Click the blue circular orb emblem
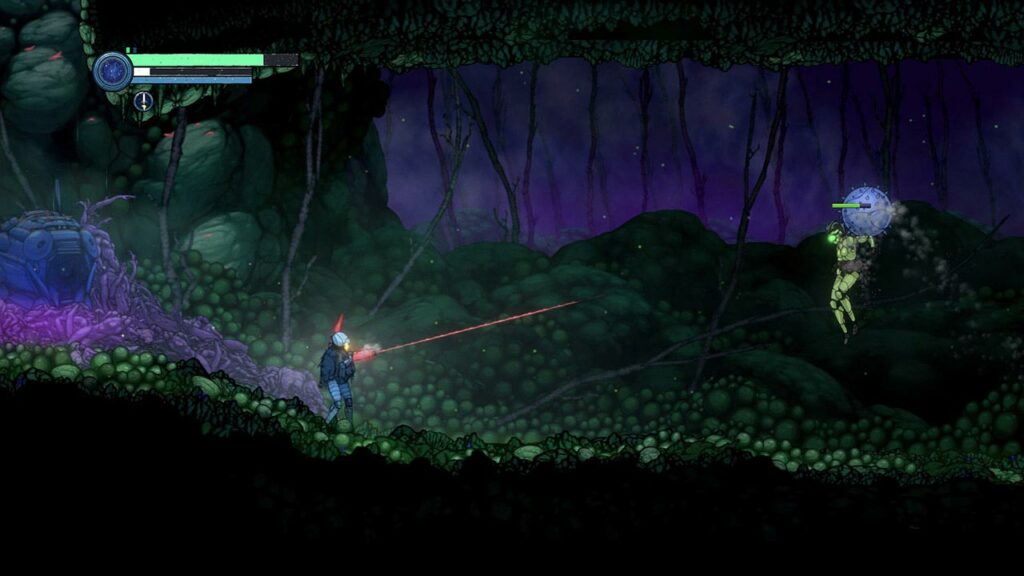1024x576 pixels. pyautogui.click(x=113, y=72)
